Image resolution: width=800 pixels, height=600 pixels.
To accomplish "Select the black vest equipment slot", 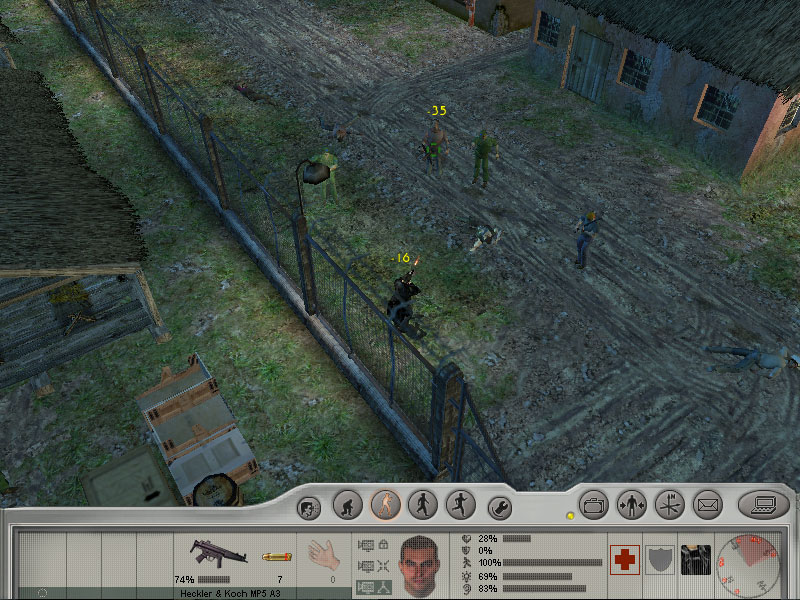I will [696, 560].
